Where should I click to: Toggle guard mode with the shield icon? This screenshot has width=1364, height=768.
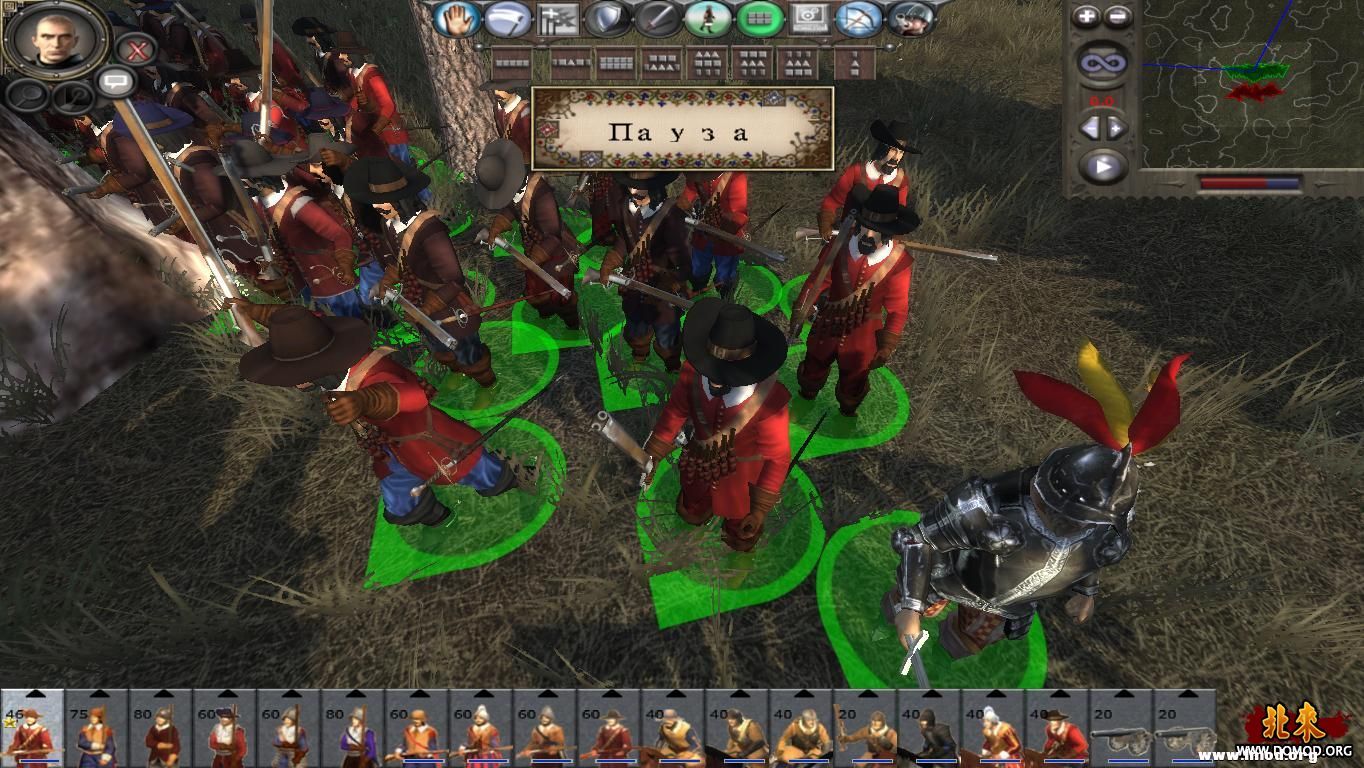click(x=607, y=18)
